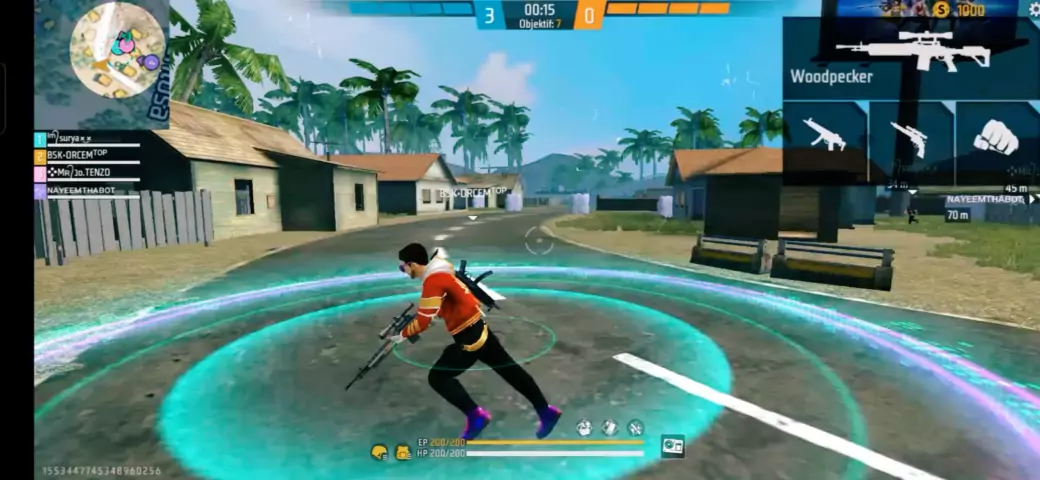Open the circular minimap
Viewport: 1040px width, 480px height.
(x=119, y=50)
